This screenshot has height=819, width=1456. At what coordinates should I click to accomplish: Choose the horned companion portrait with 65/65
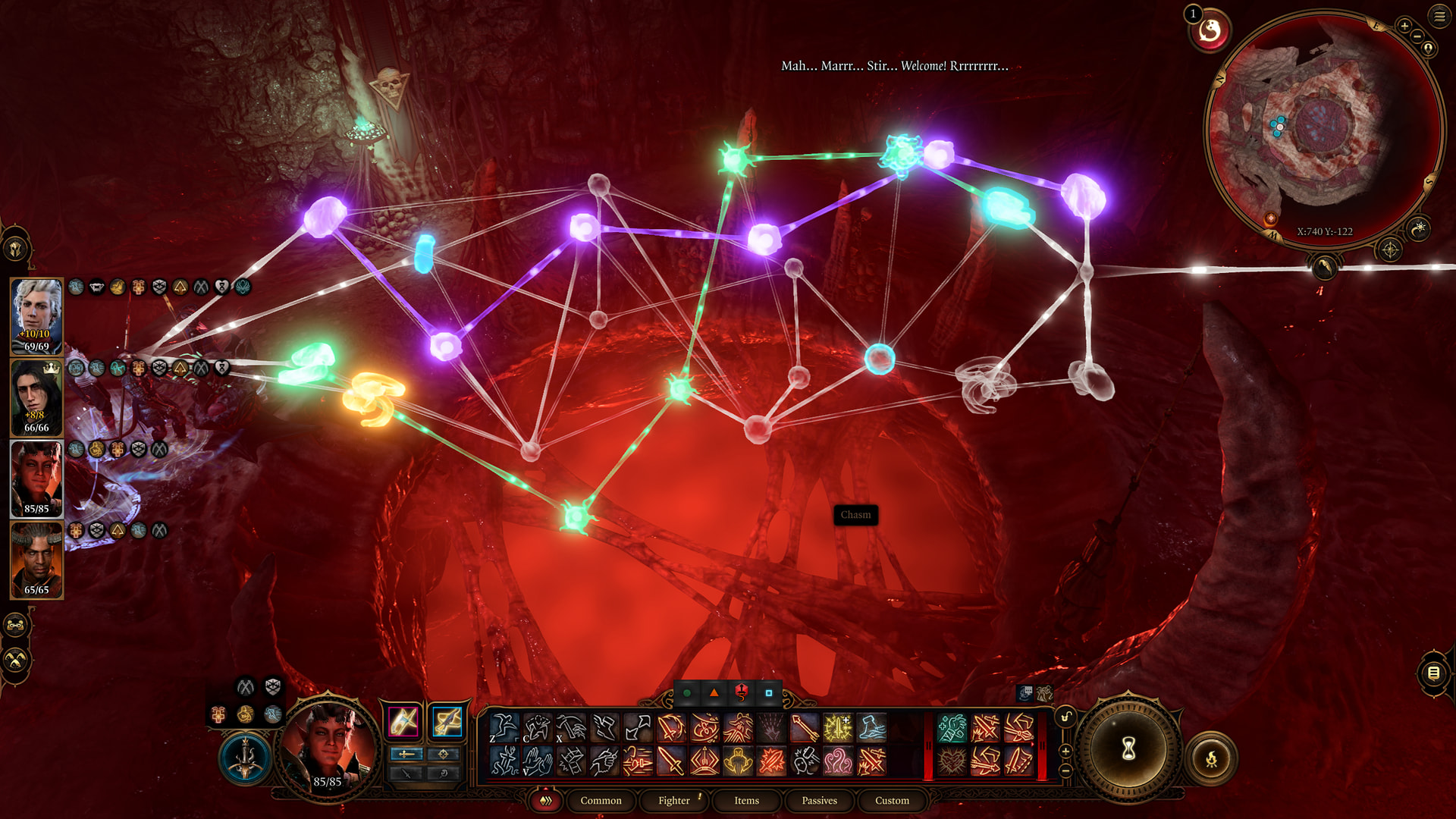click(x=36, y=559)
